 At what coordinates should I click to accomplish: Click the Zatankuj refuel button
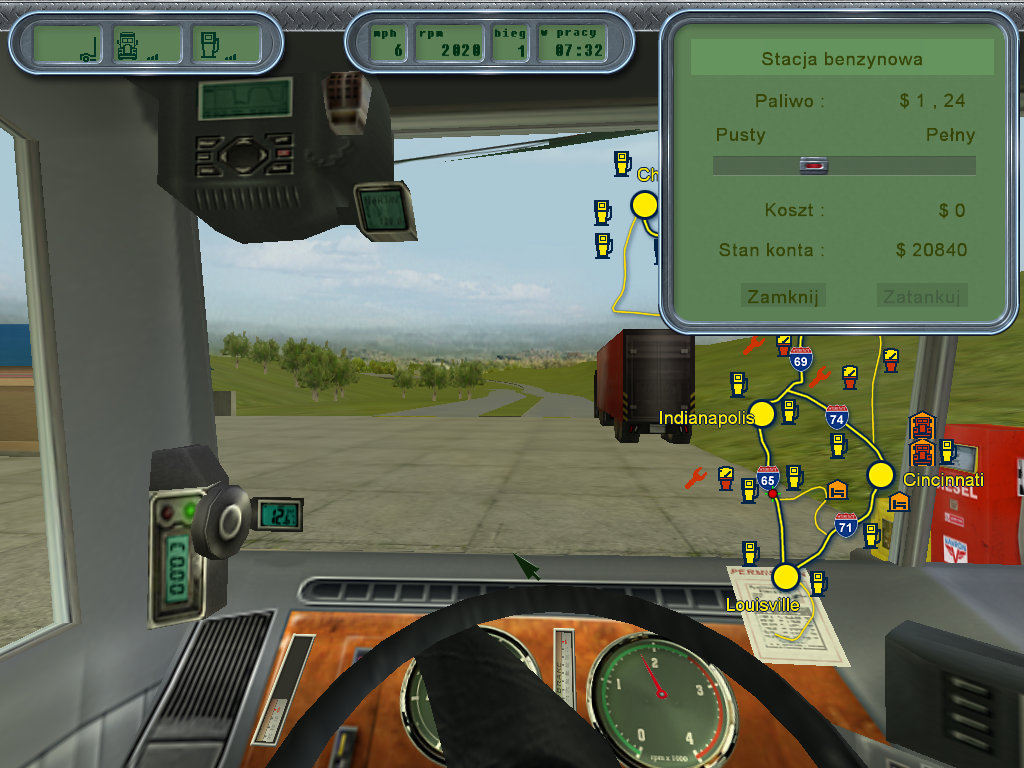click(x=922, y=296)
